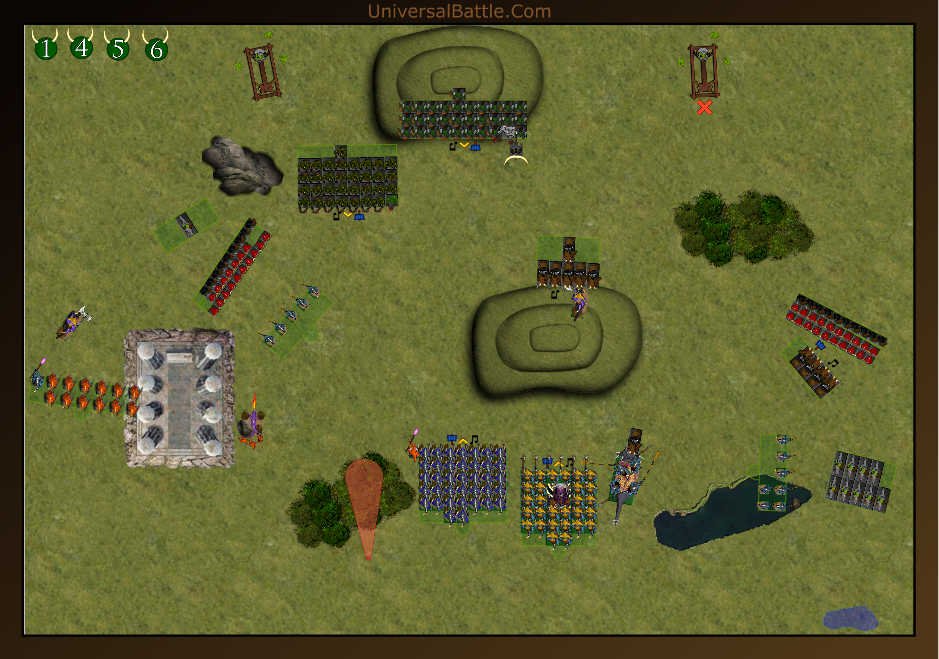Click the horned token numbered 4
The width and height of the screenshot is (939, 659).
tap(82, 47)
